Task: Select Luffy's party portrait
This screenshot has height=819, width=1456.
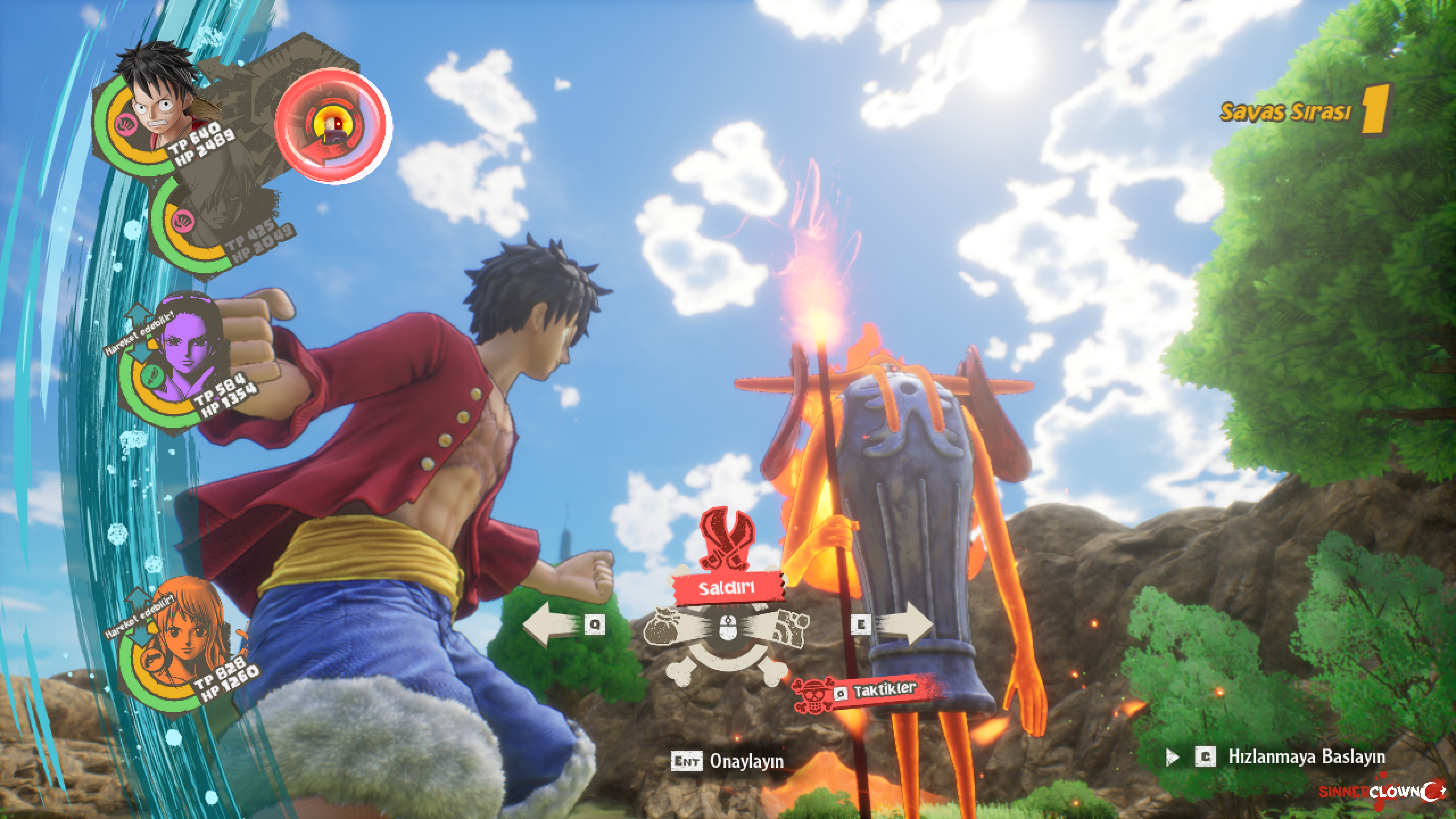Action: (160, 102)
